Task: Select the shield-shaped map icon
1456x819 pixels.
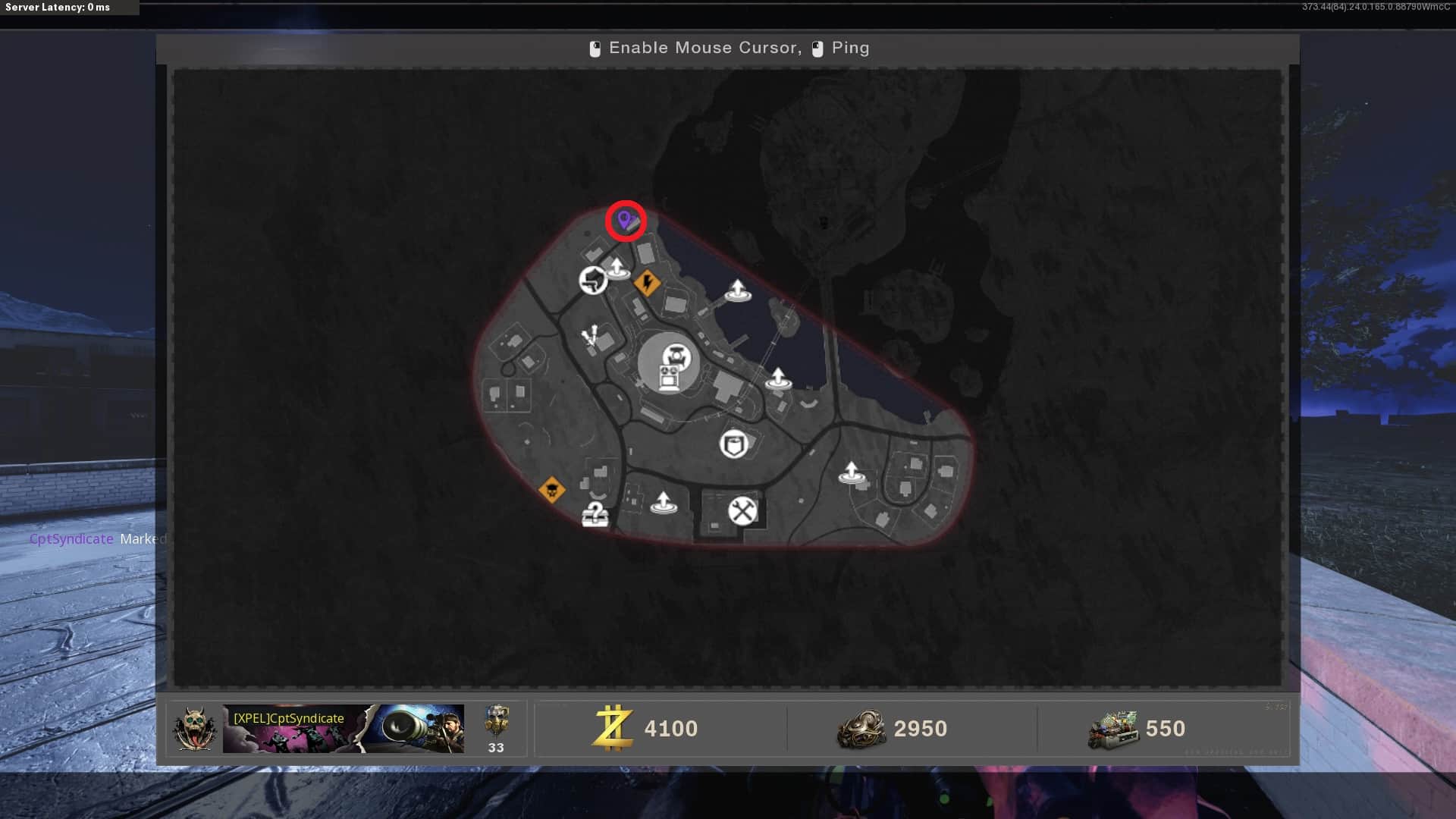Action: 733,444
